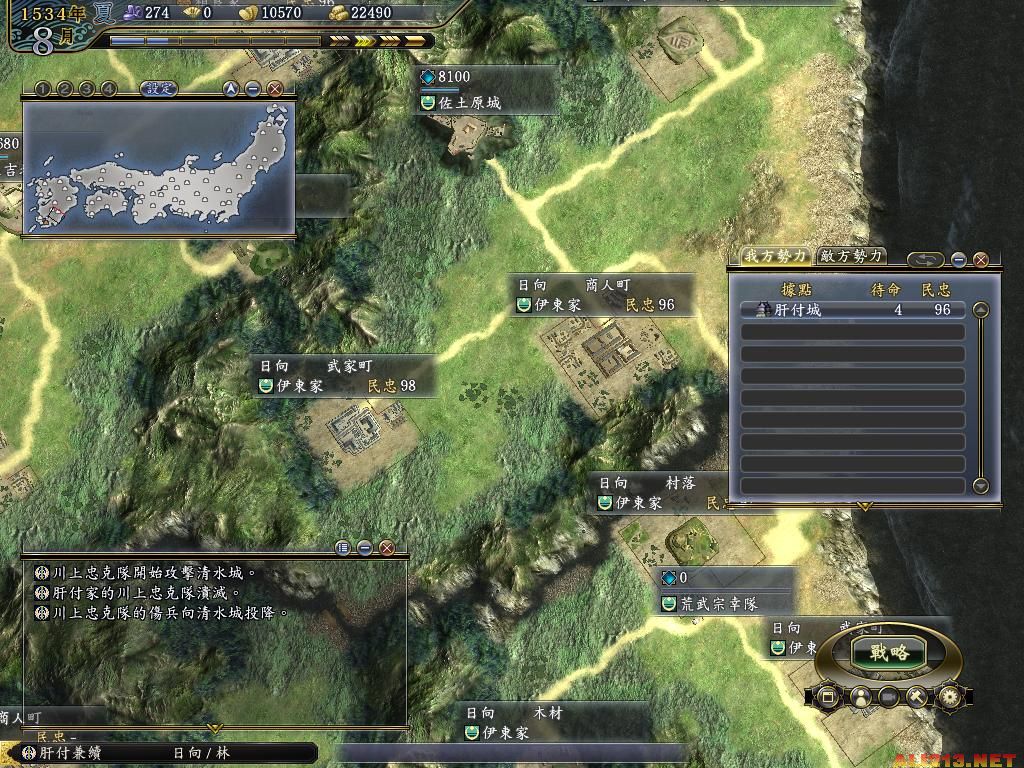
Task: Select minimap preset number 3
Action: coord(87,89)
